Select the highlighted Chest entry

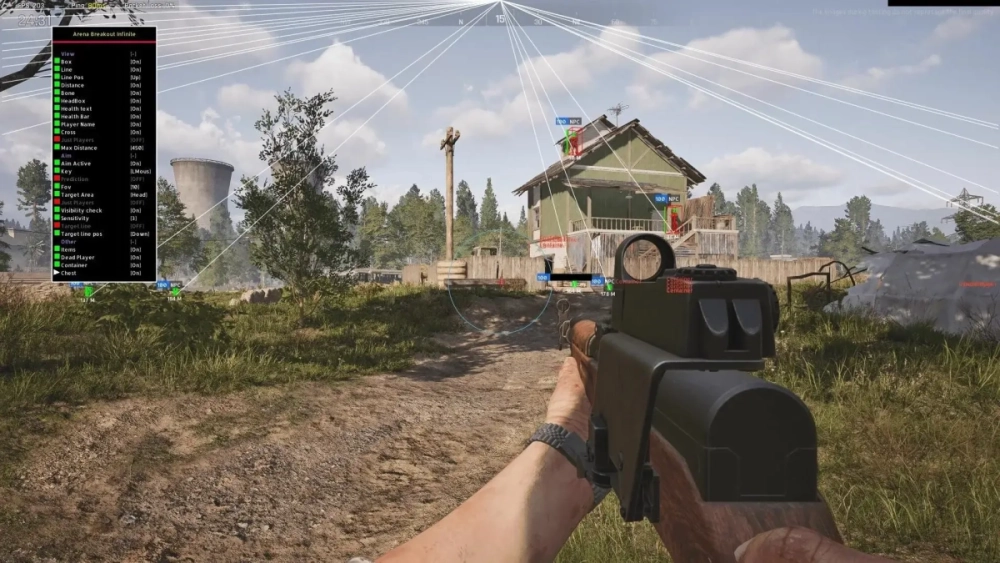click(68, 273)
